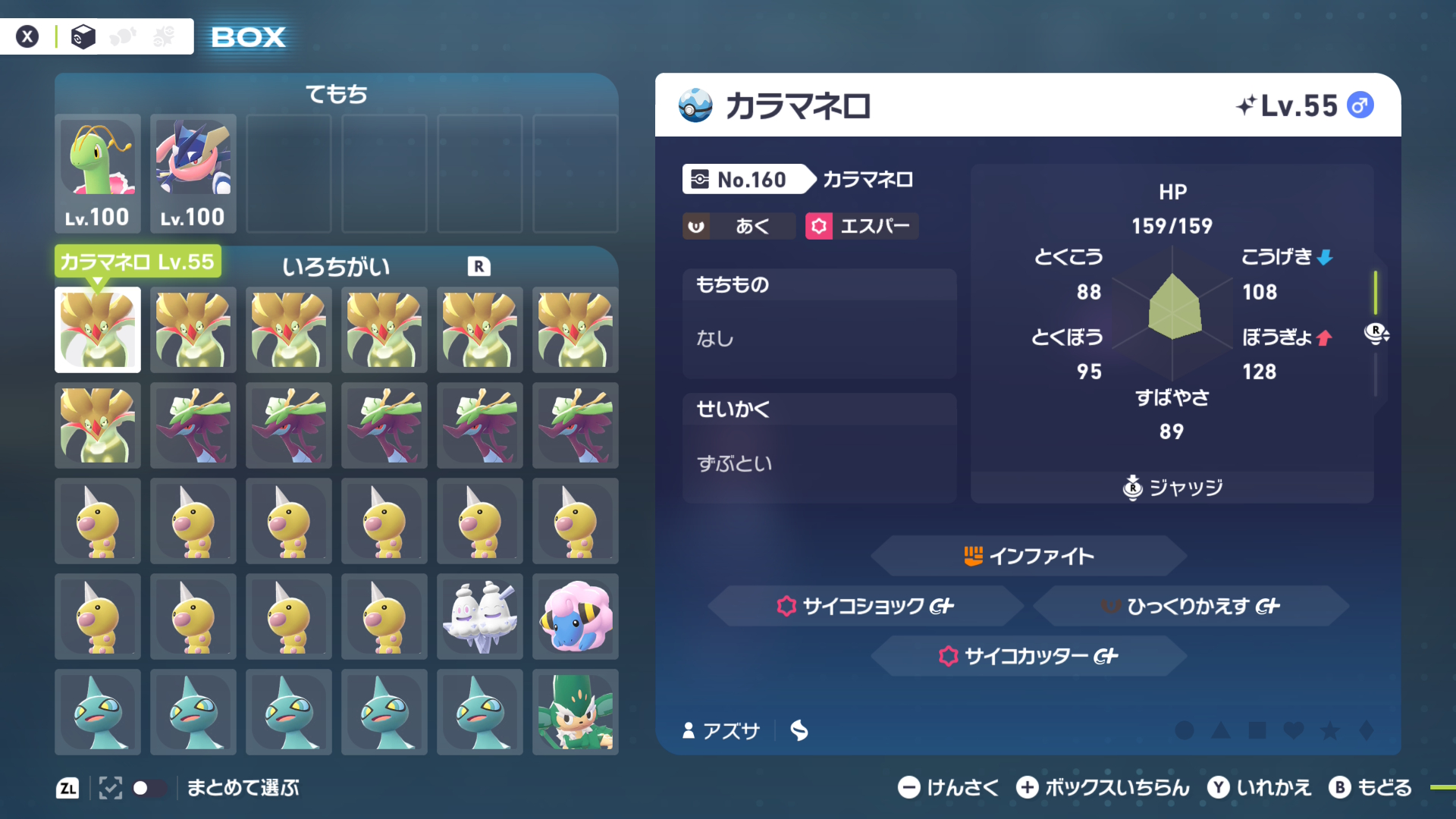
Task: Click the star marking symbol
Action: [1330, 730]
